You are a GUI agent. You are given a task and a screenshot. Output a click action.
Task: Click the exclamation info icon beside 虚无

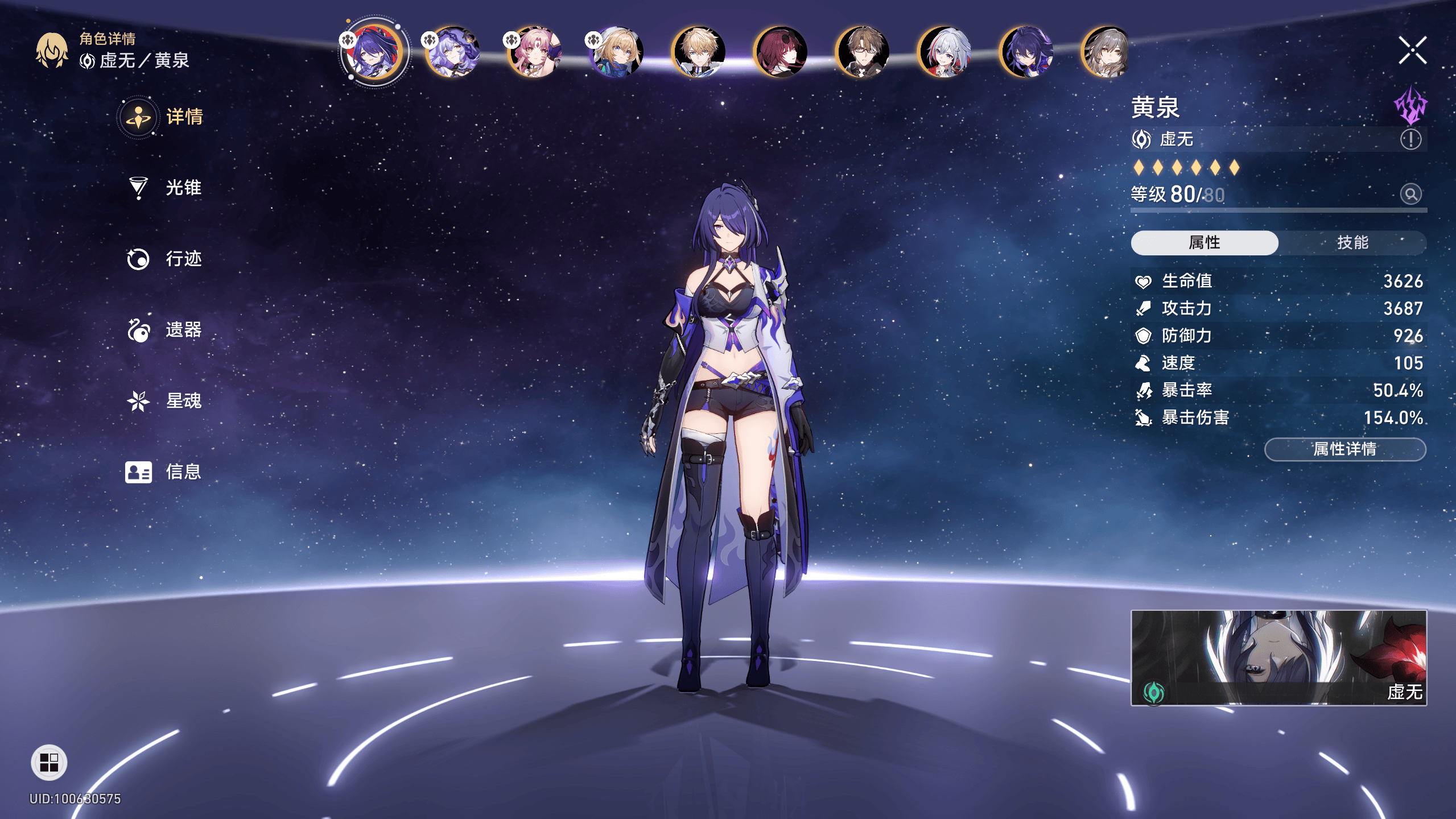pos(1410,139)
